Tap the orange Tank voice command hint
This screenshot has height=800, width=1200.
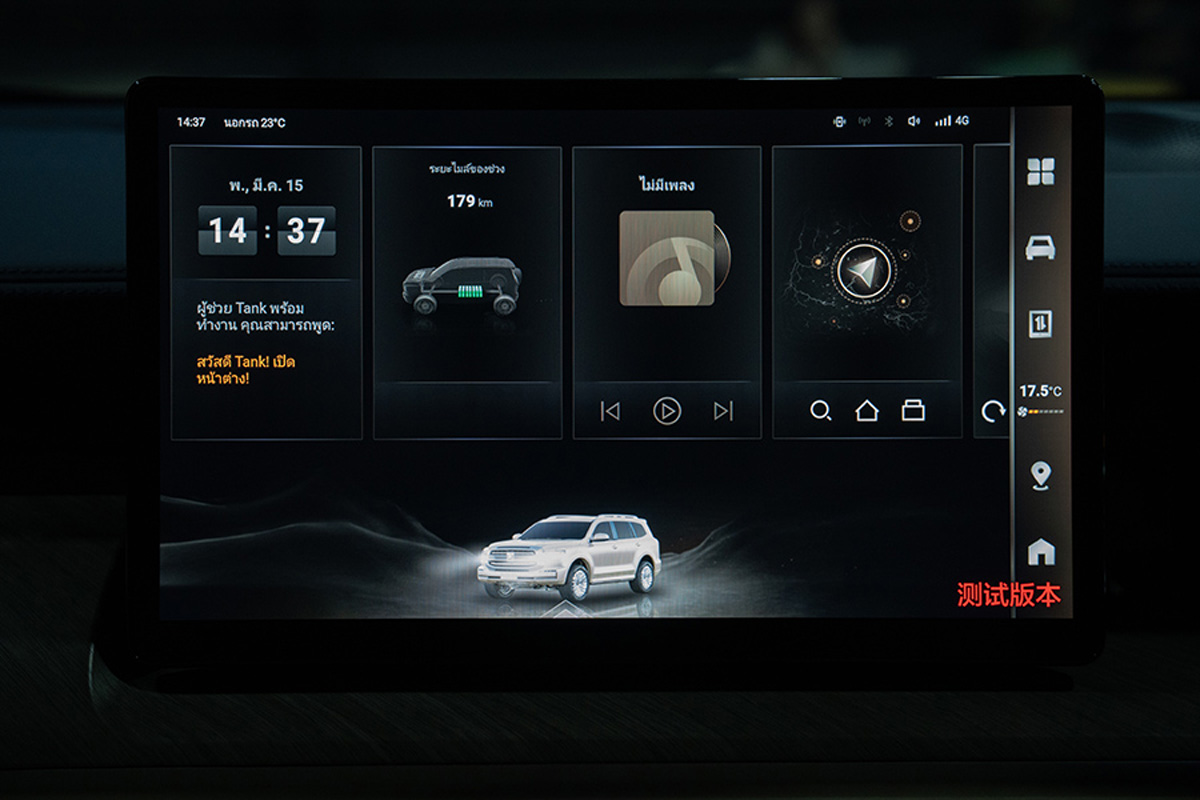[246, 369]
